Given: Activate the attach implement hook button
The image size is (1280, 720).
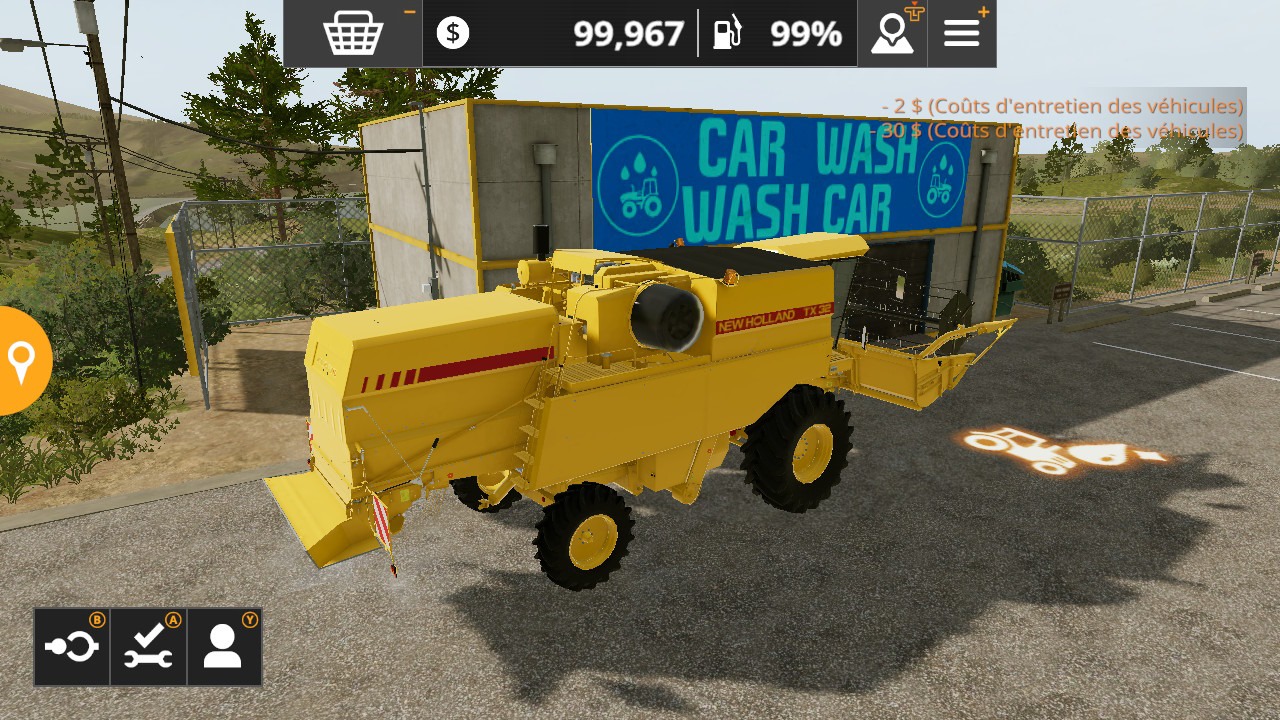Looking at the screenshot, I should click(72, 647).
